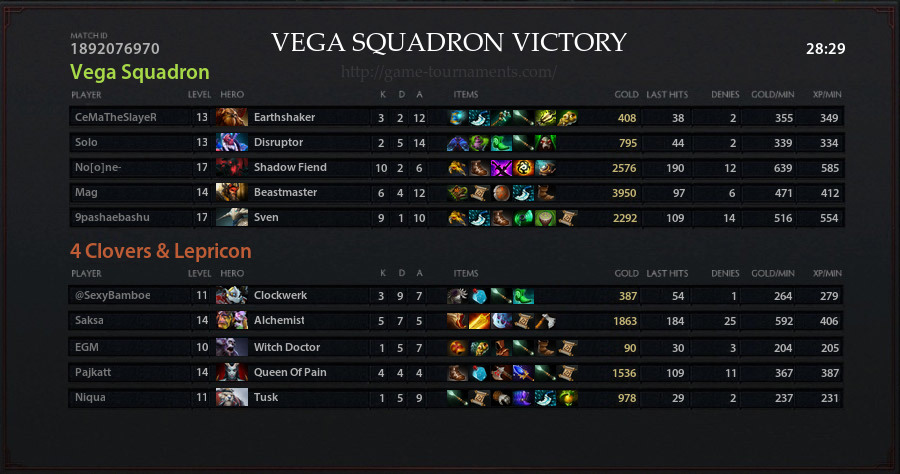Select the Saksa player name
The image size is (900, 474).
click(88, 320)
